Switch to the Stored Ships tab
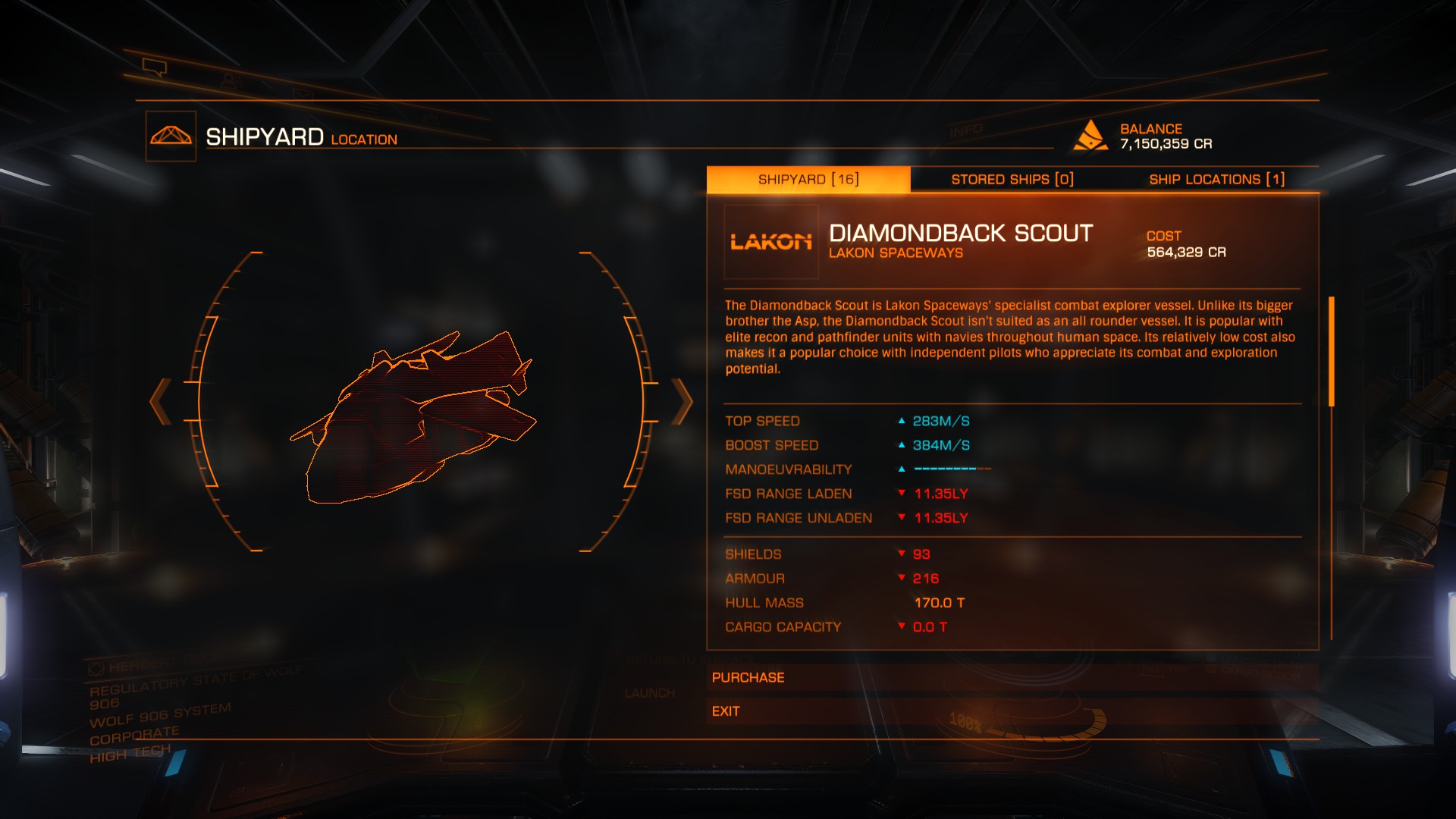The width and height of the screenshot is (1456, 819). [1012, 180]
